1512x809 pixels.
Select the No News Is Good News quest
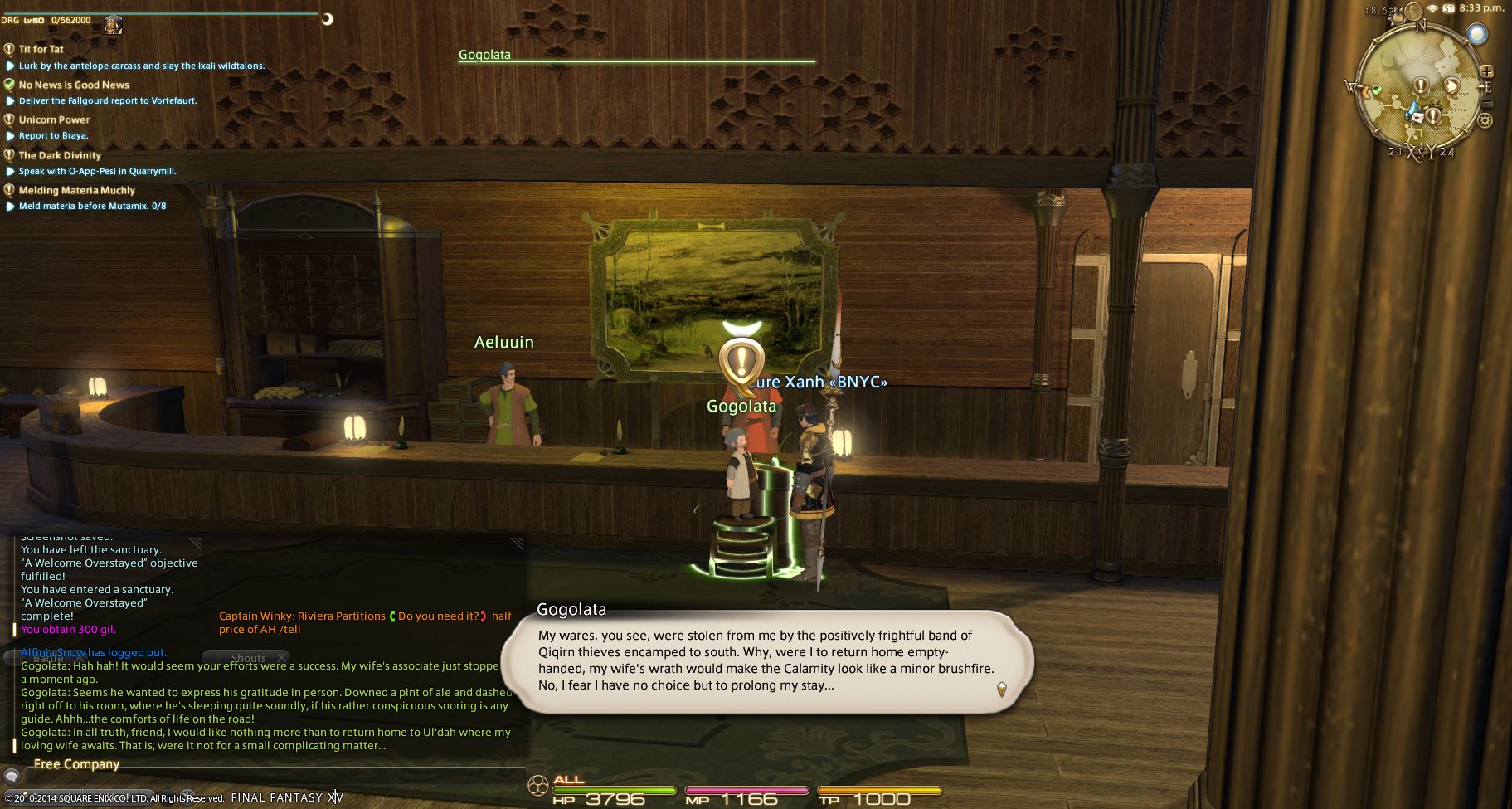point(74,85)
